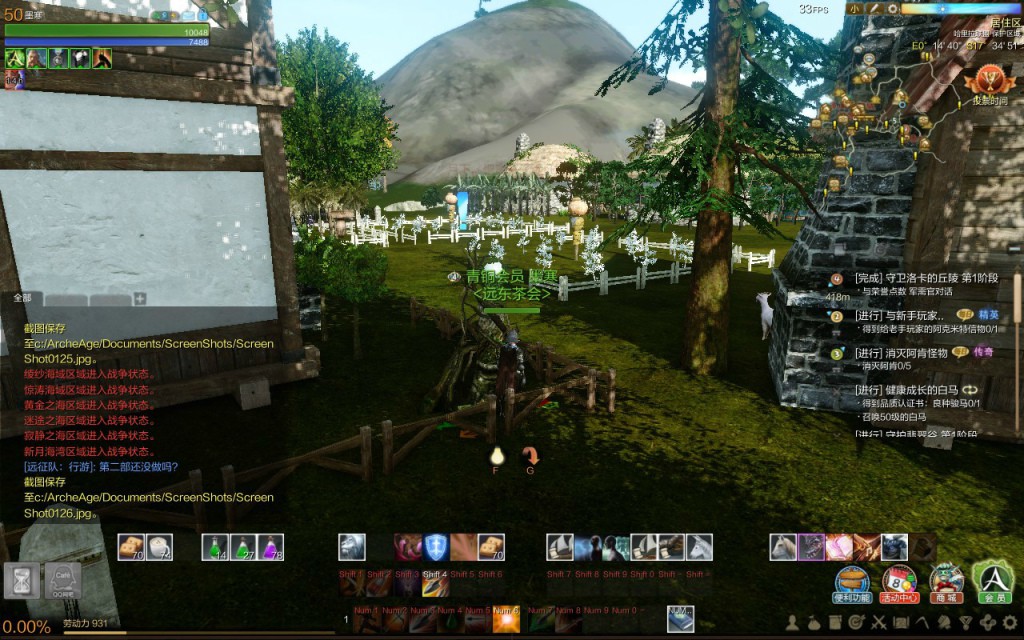Select the 全部 chat tab

tap(22, 298)
